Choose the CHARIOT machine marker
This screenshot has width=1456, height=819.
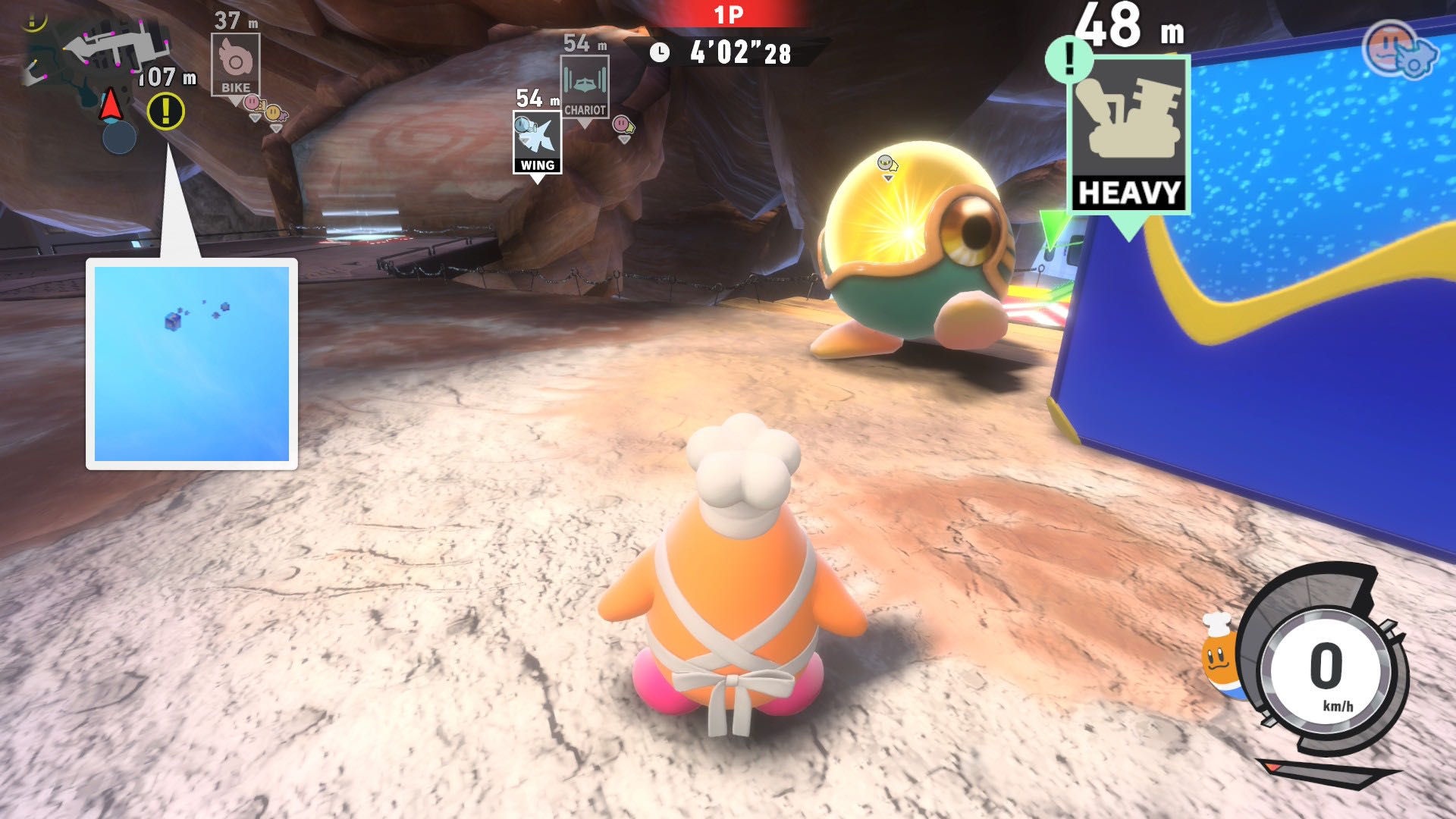tap(585, 87)
